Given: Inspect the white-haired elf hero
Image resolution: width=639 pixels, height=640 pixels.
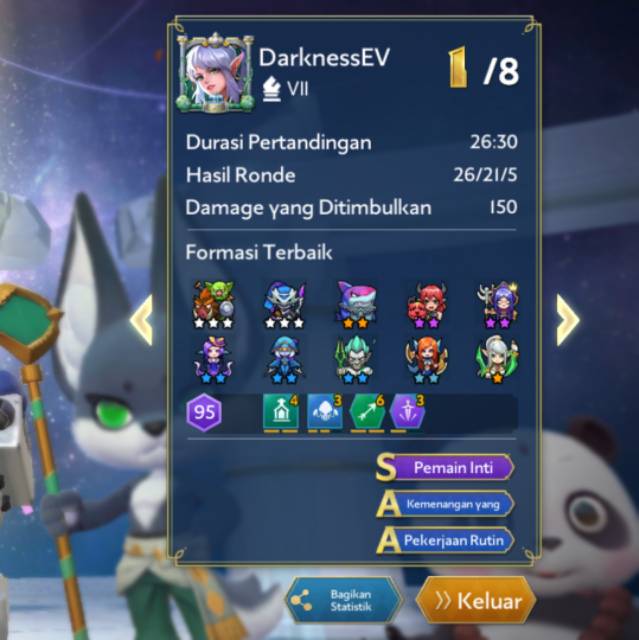Looking at the screenshot, I should tap(498, 360).
